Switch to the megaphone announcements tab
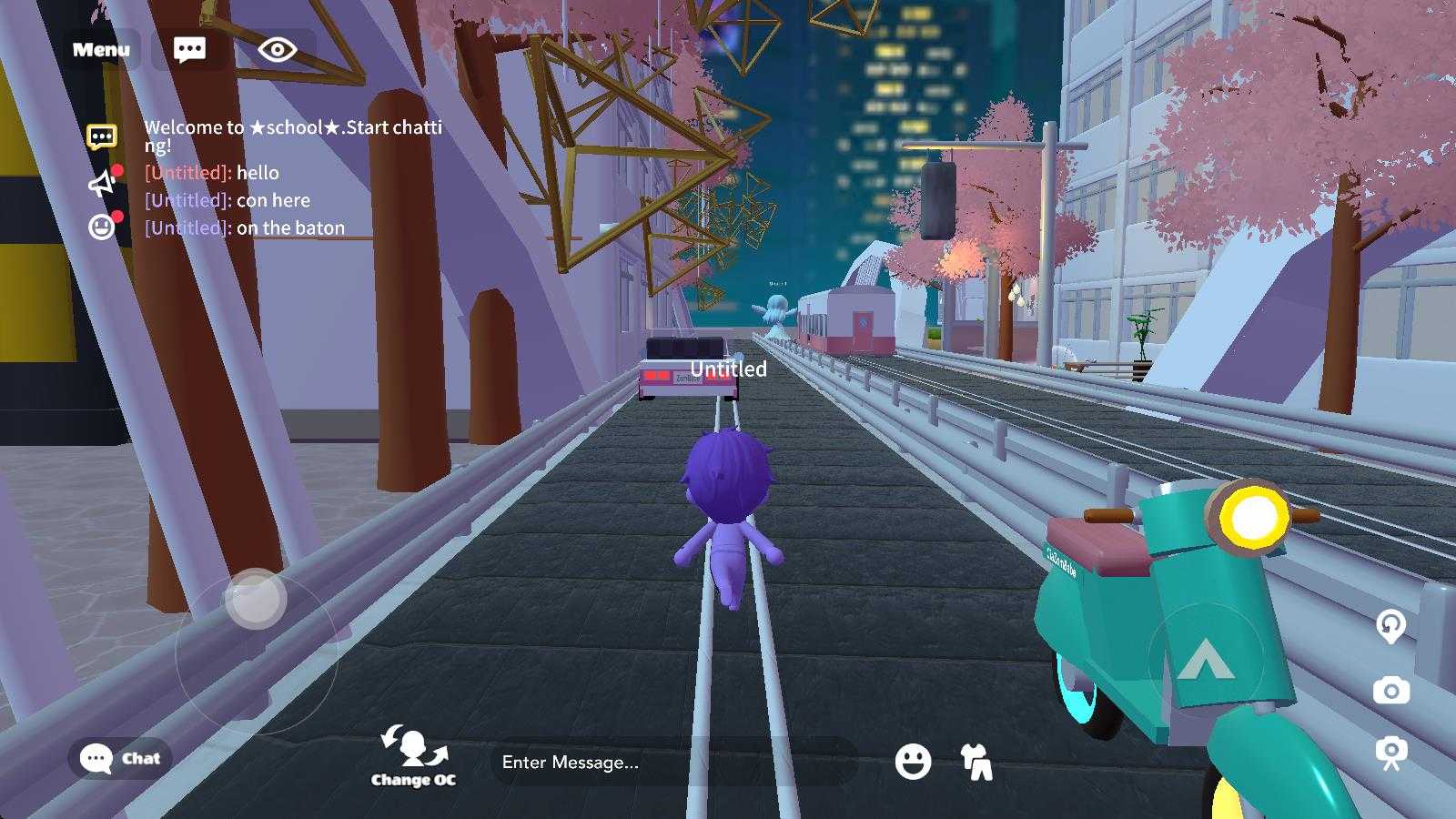Screen dimensions: 1456x819 pyautogui.click(x=102, y=184)
